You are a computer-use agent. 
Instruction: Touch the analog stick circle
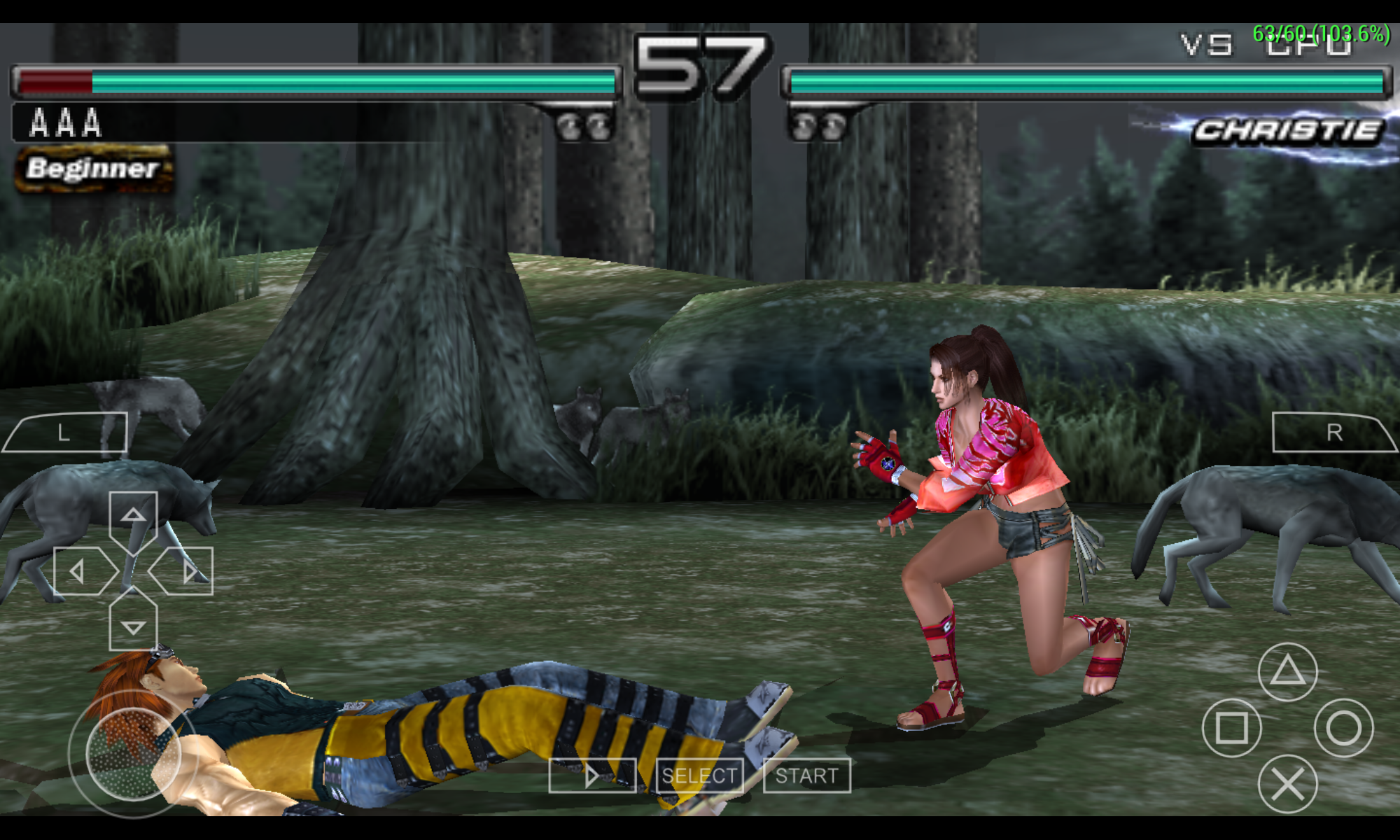(133, 754)
